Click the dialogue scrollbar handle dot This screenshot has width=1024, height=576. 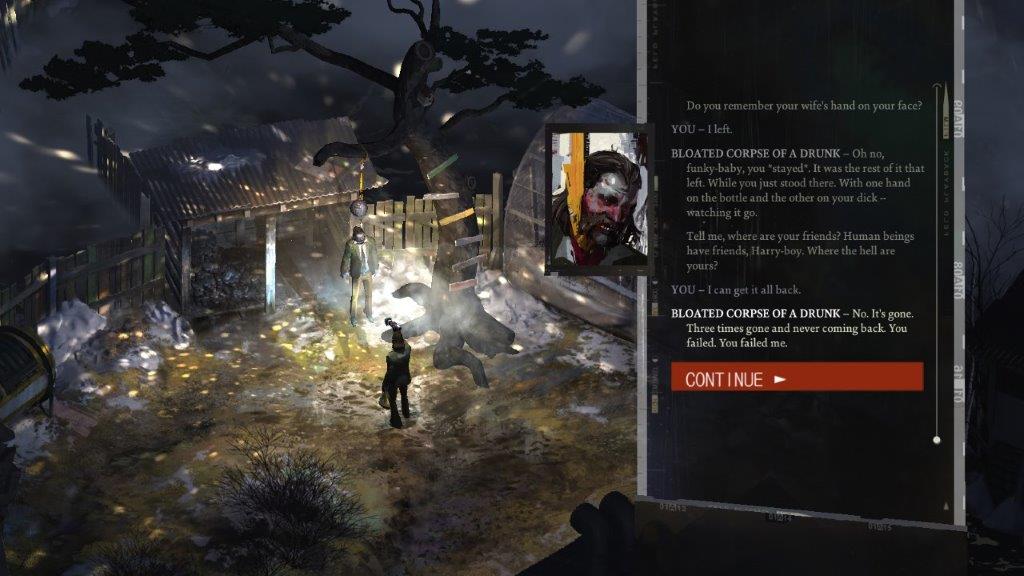[x=936, y=439]
